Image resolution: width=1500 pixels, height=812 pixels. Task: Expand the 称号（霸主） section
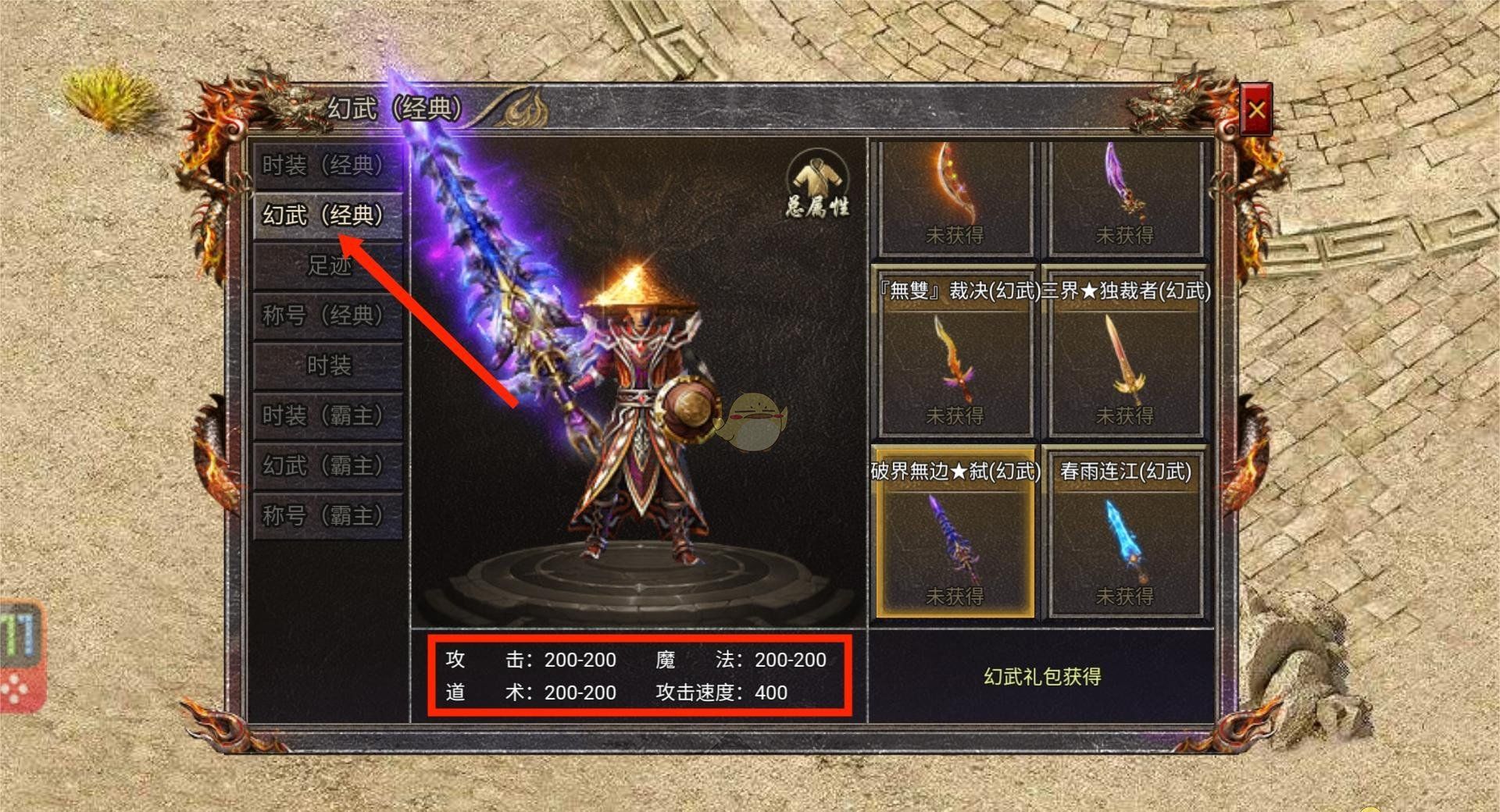pyautogui.click(x=327, y=515)
